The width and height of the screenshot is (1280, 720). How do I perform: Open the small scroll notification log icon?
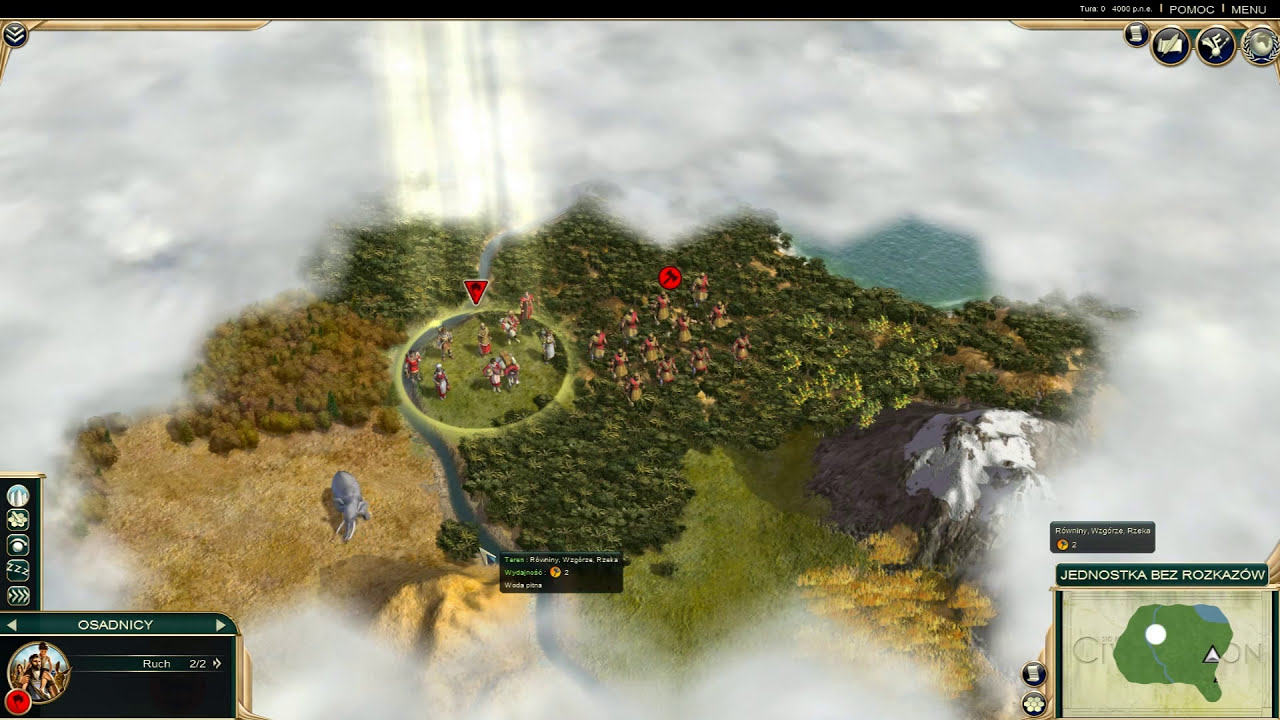(1136, 35)
